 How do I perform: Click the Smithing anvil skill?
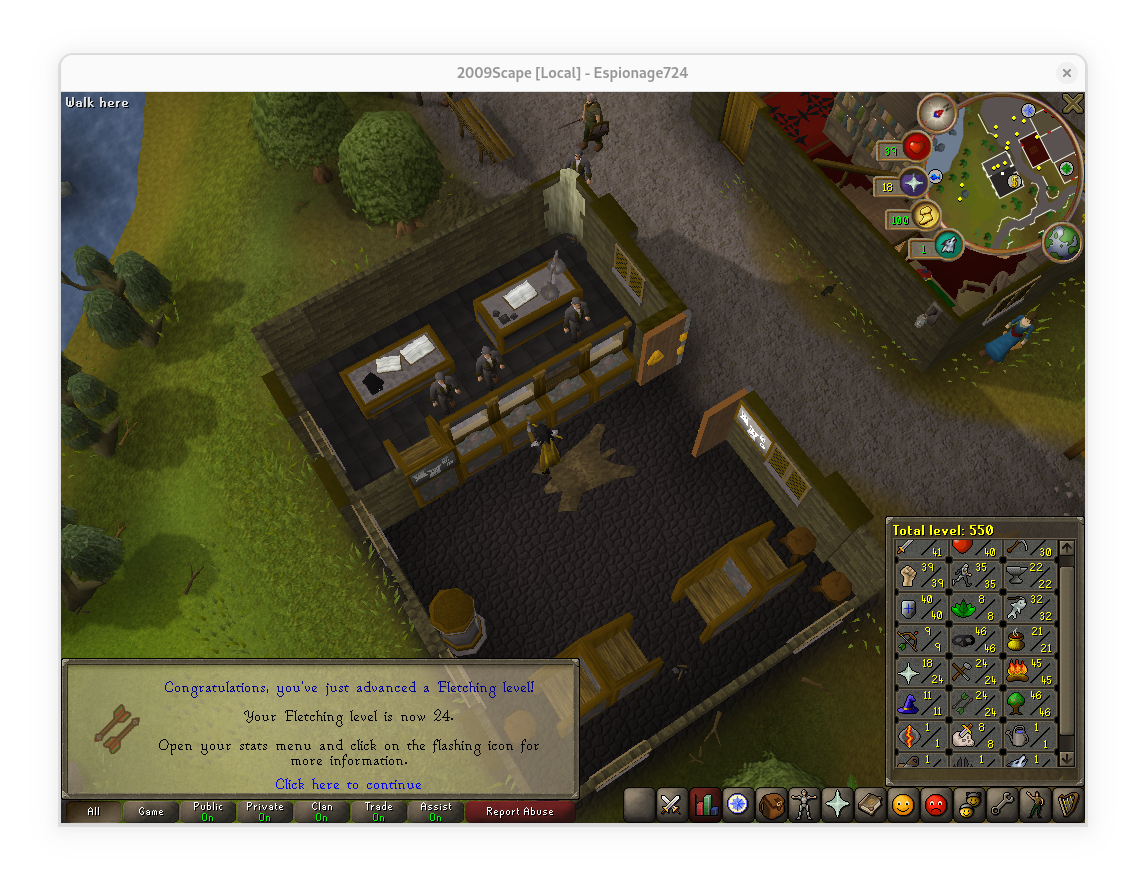click(x=1017, y=577)
